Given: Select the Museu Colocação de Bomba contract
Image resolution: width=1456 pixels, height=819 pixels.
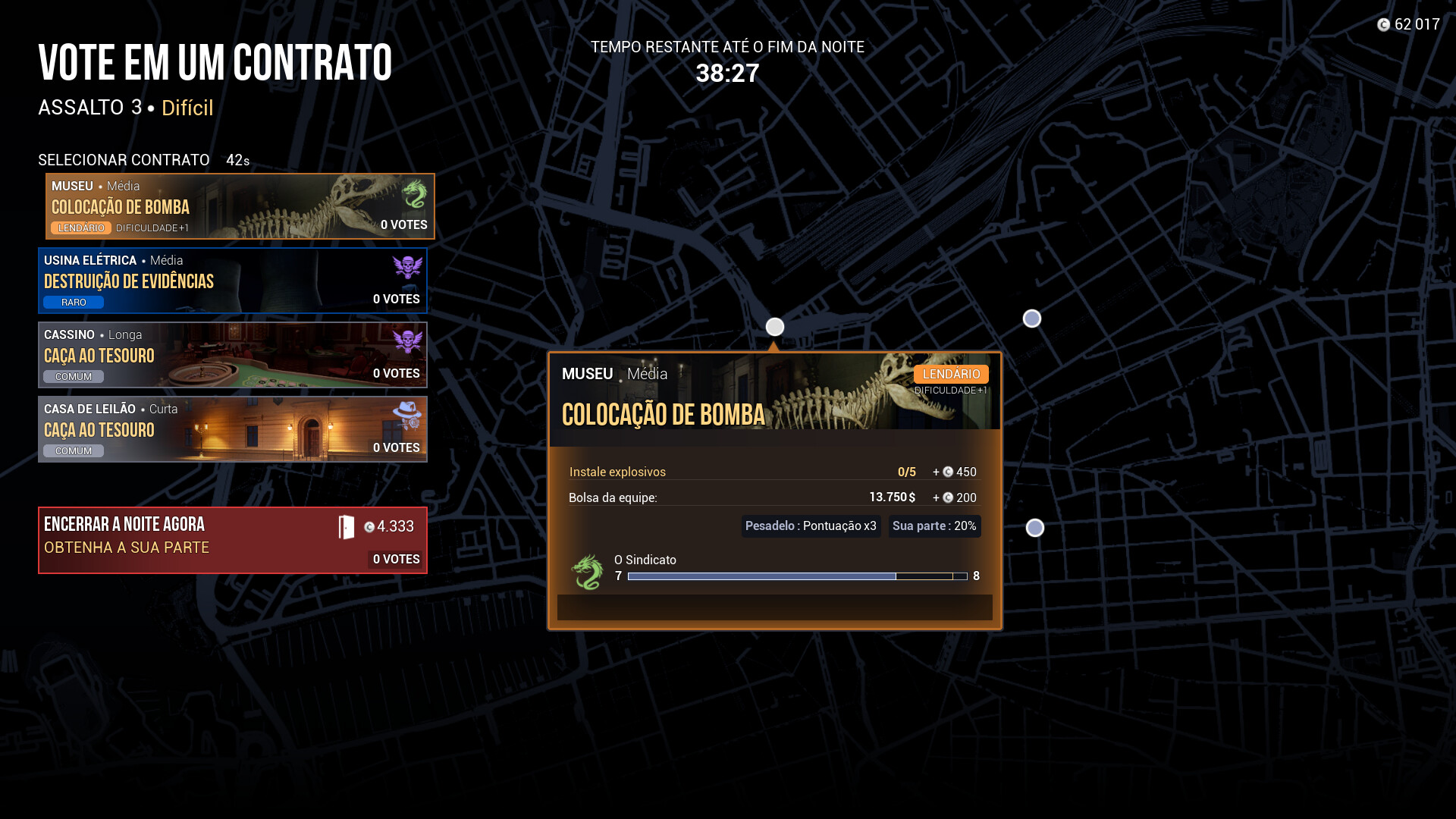Looking at the screenshot, I should tap(240, 206).
